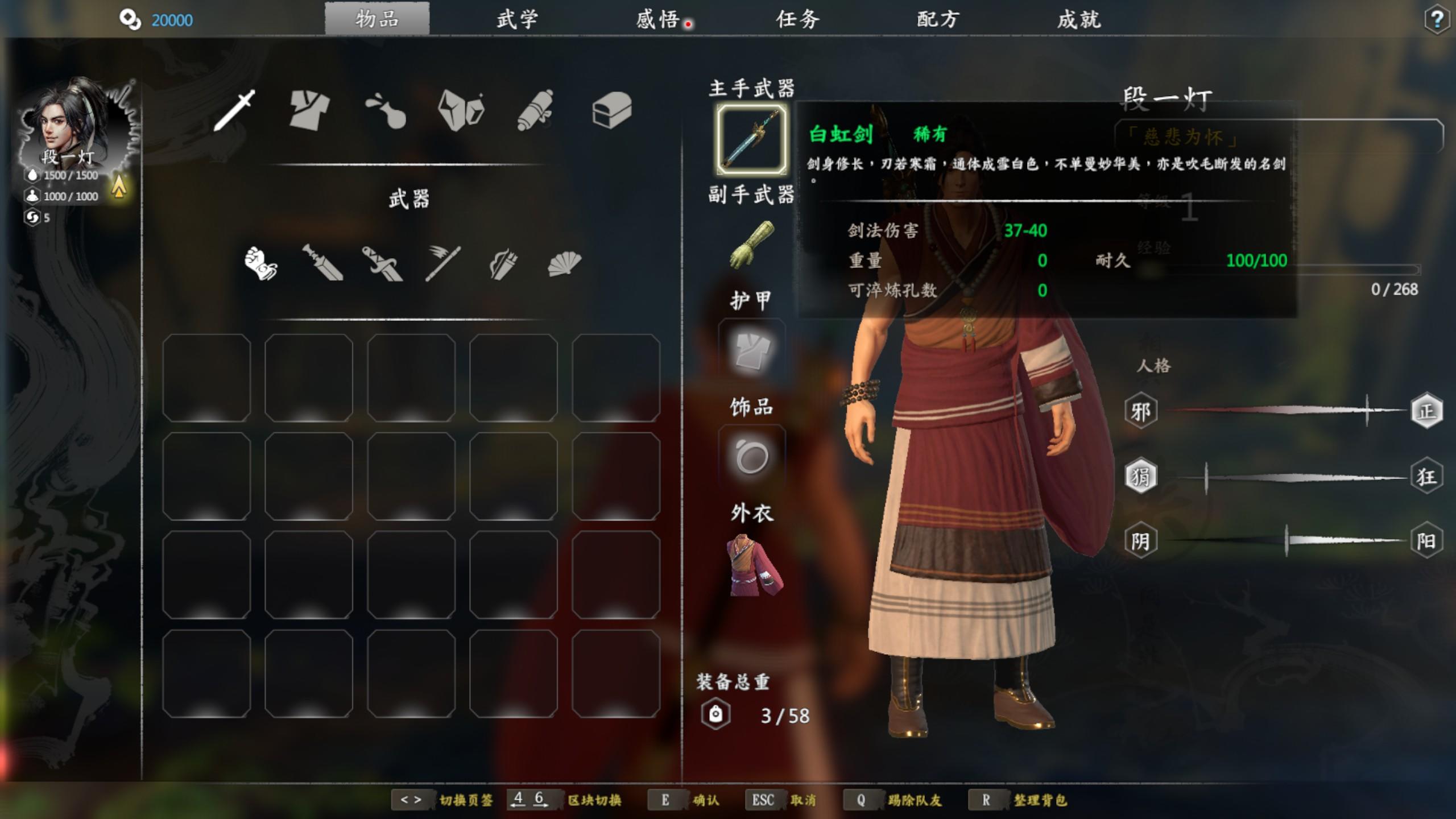Switch to the 武学 tab
Viewport: 1456px width, 819px height.
(x=517, y=20)
